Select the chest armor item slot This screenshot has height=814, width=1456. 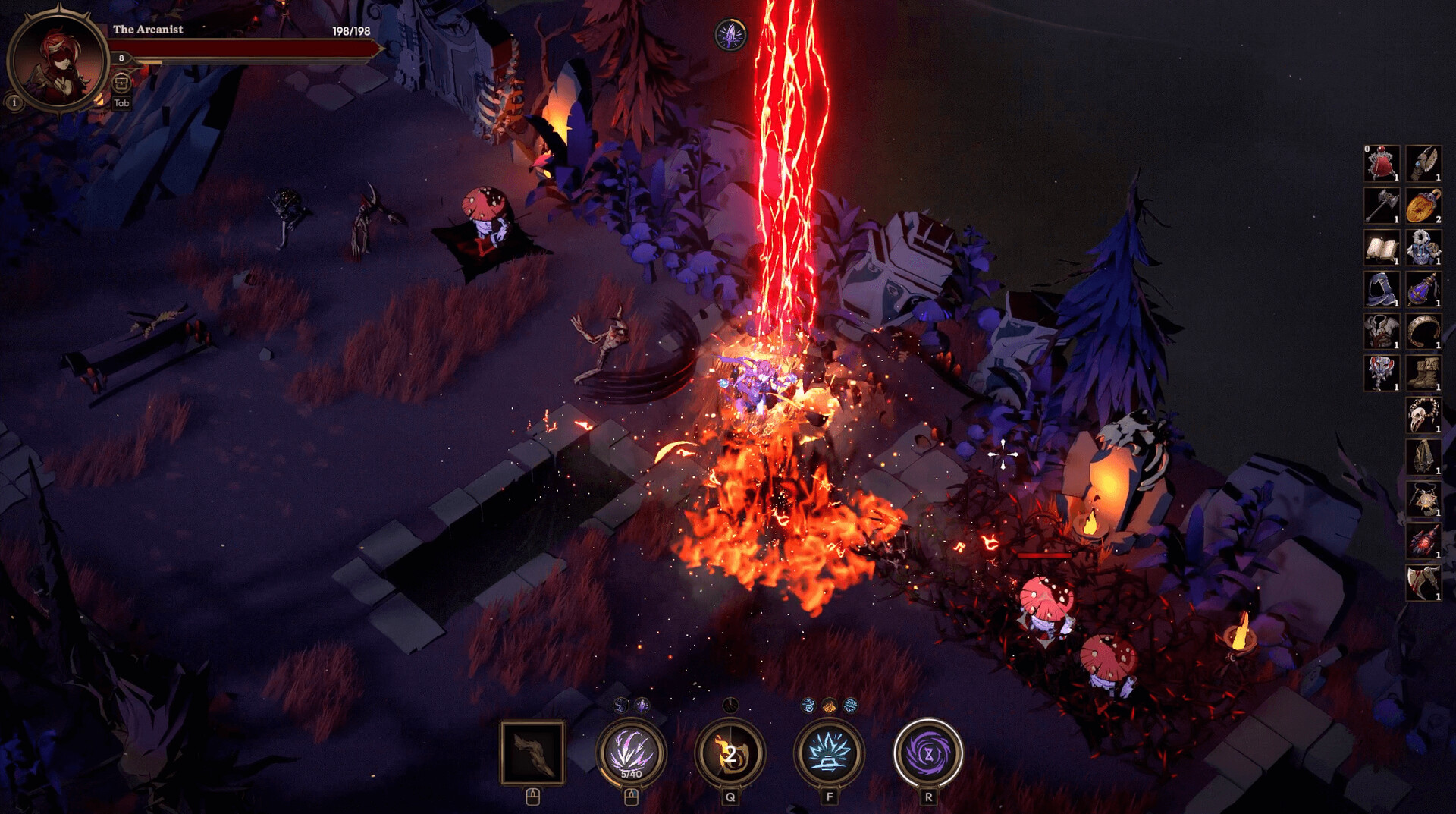coord(1381,332)
